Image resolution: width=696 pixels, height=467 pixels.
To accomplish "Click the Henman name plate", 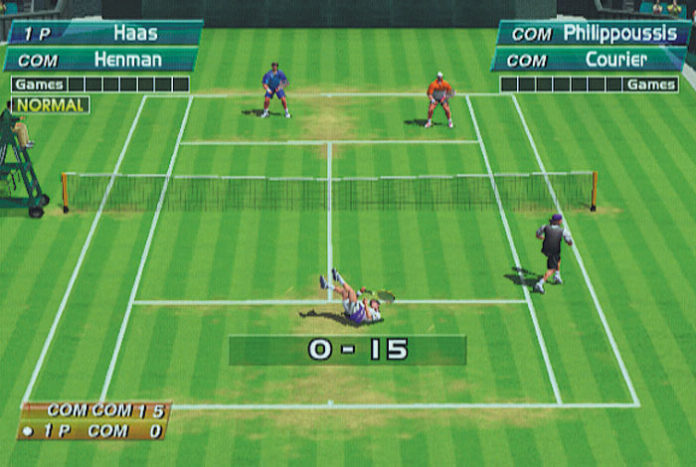I will pos(105,59).
